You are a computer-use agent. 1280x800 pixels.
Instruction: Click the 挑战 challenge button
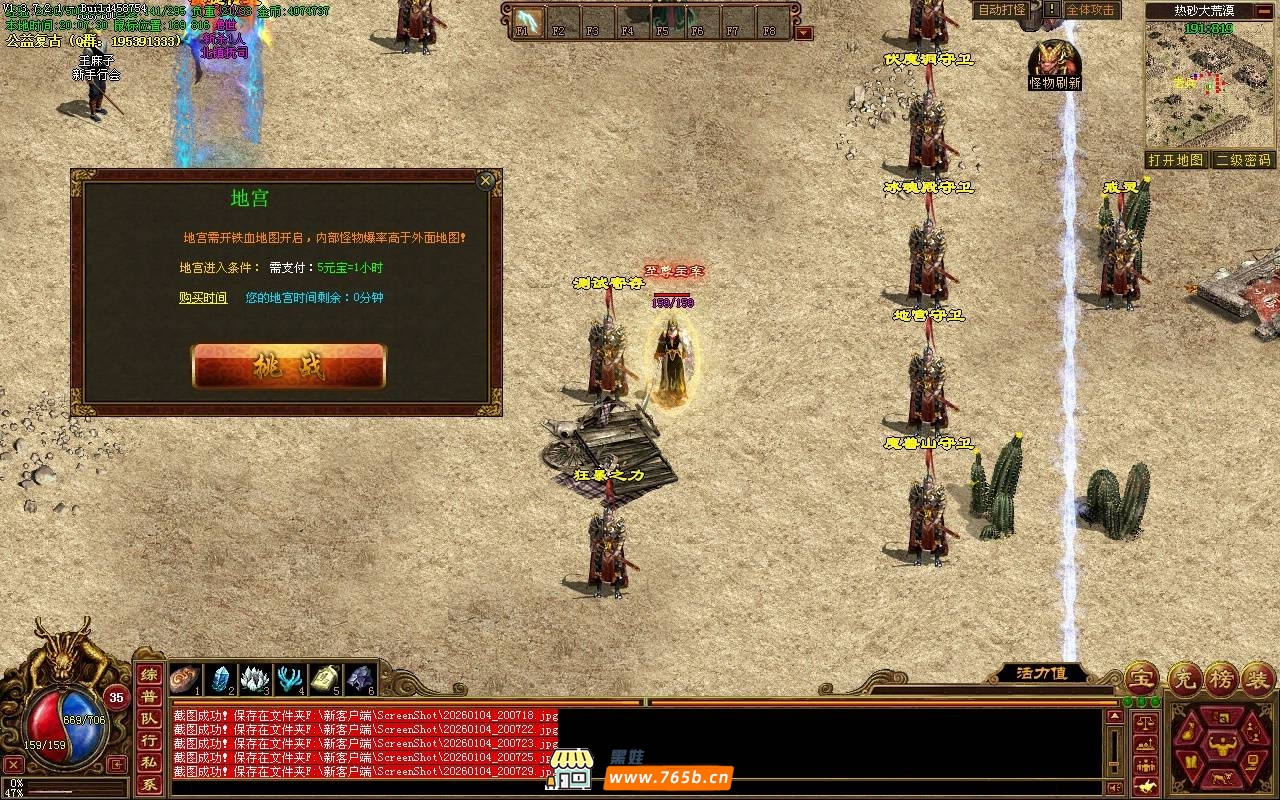click(x=288, y=366)
